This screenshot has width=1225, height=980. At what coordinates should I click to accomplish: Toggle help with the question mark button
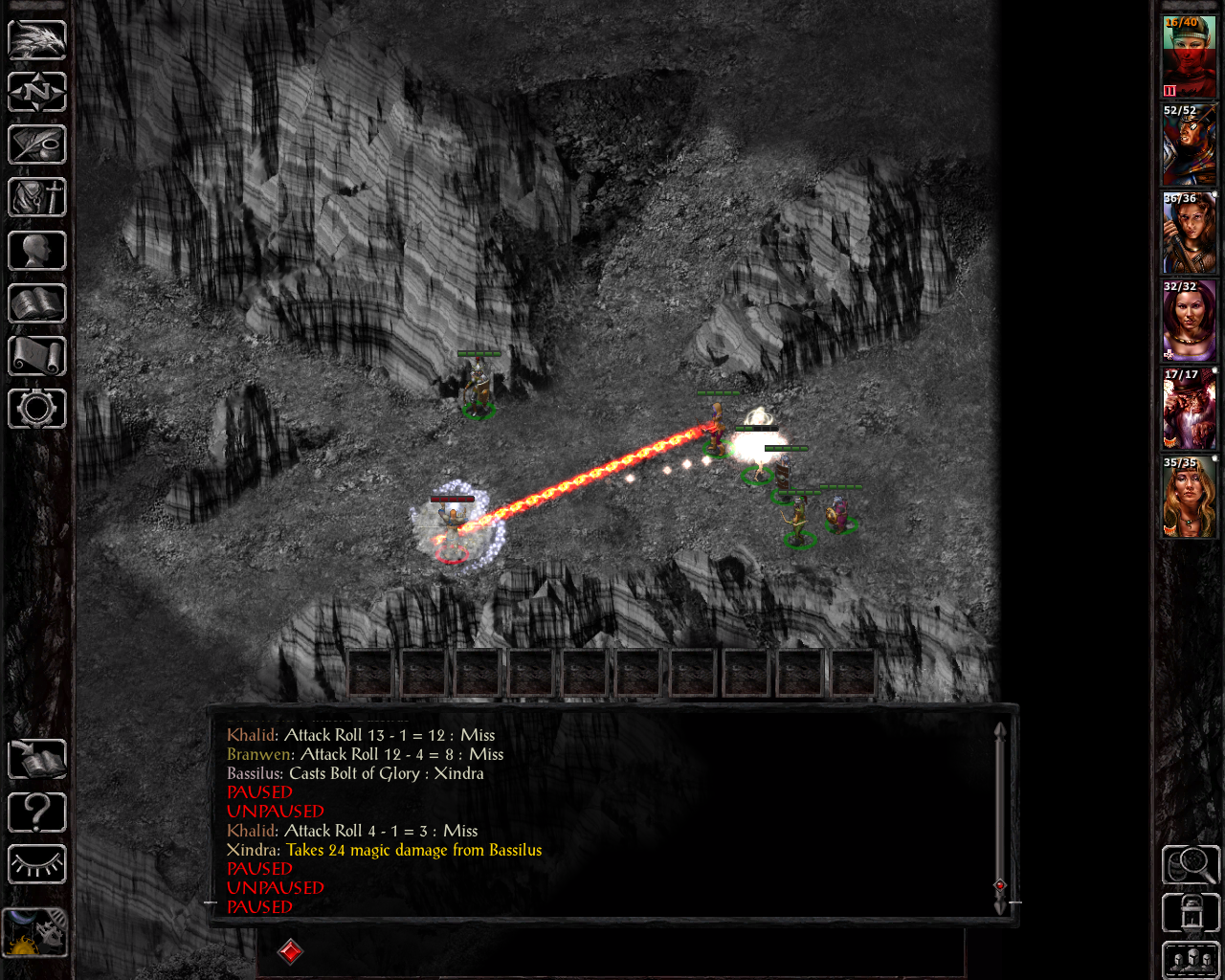click(37, 813)
